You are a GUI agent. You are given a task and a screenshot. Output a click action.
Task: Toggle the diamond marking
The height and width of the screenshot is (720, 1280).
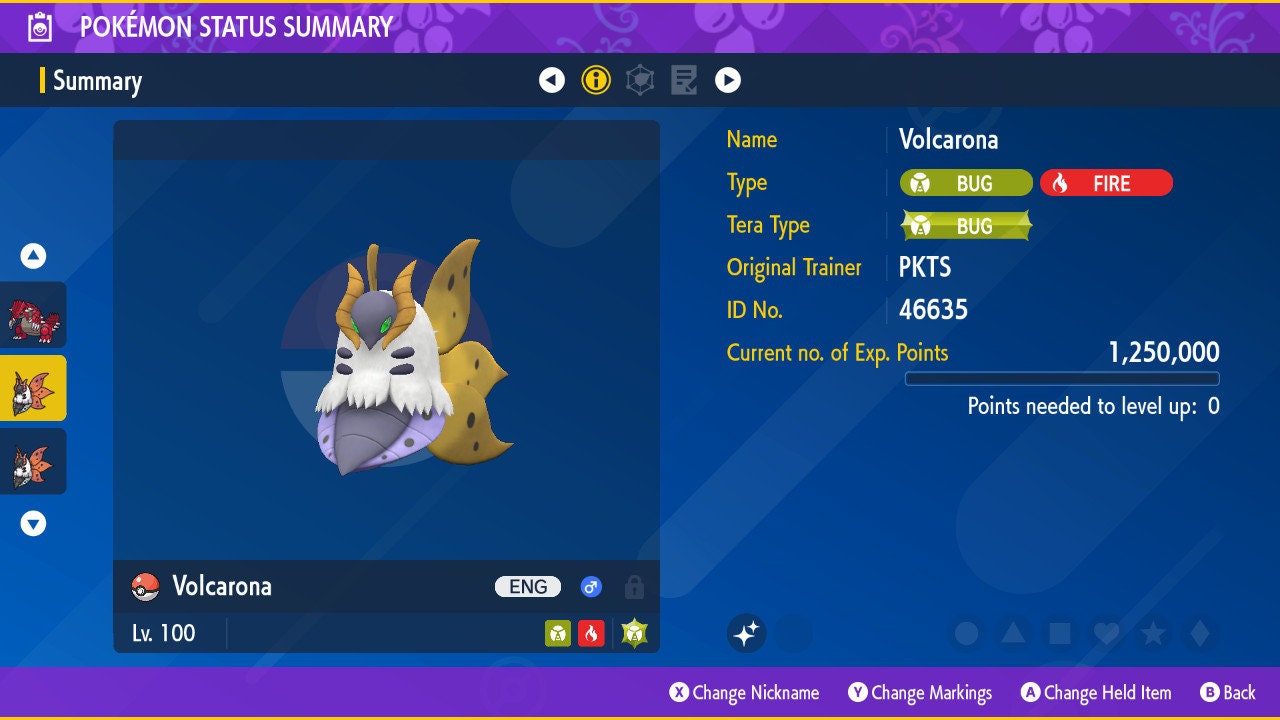[x=1199, y=633]
